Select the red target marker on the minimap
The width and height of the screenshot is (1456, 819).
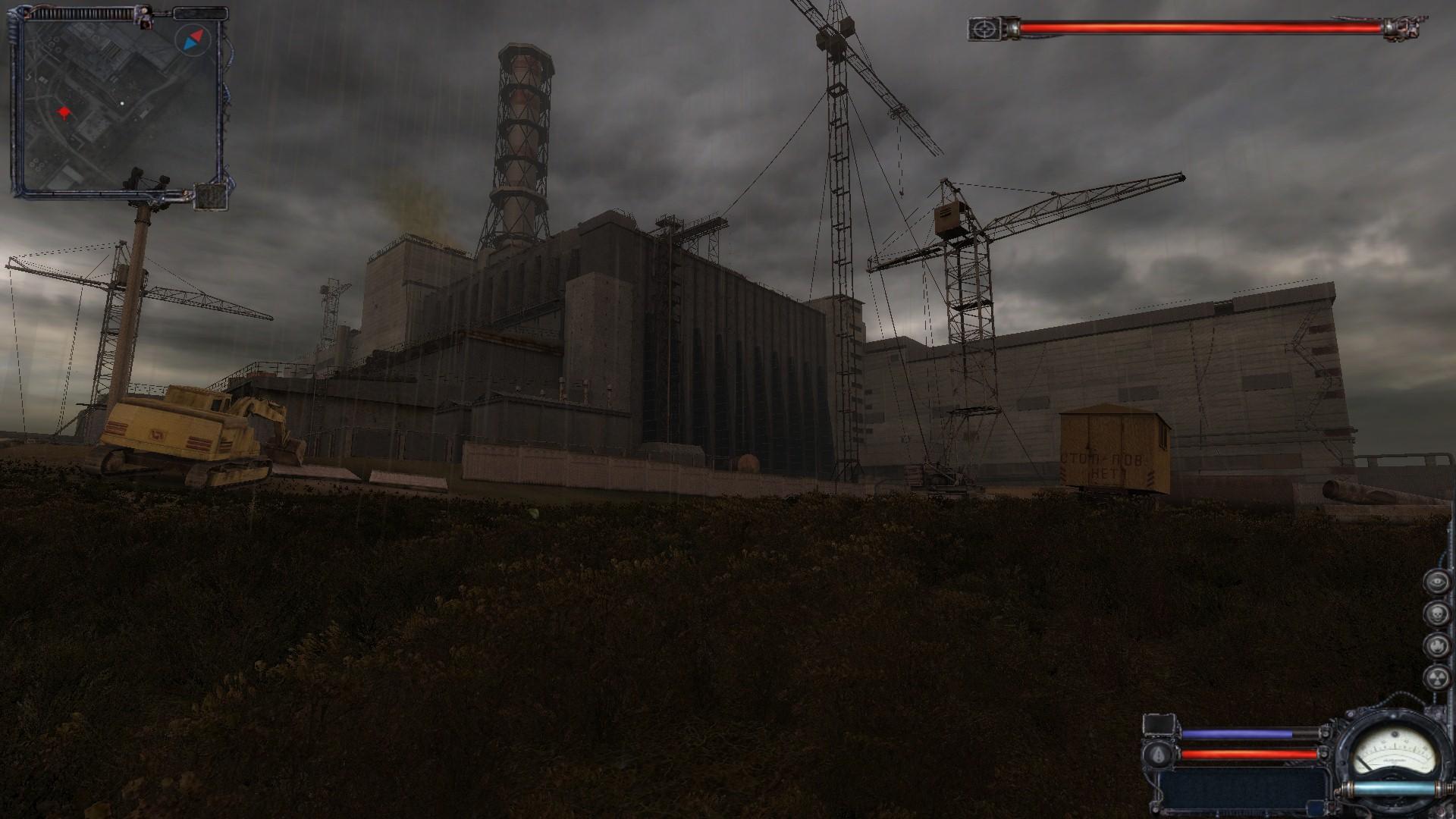tap(64, 114)
